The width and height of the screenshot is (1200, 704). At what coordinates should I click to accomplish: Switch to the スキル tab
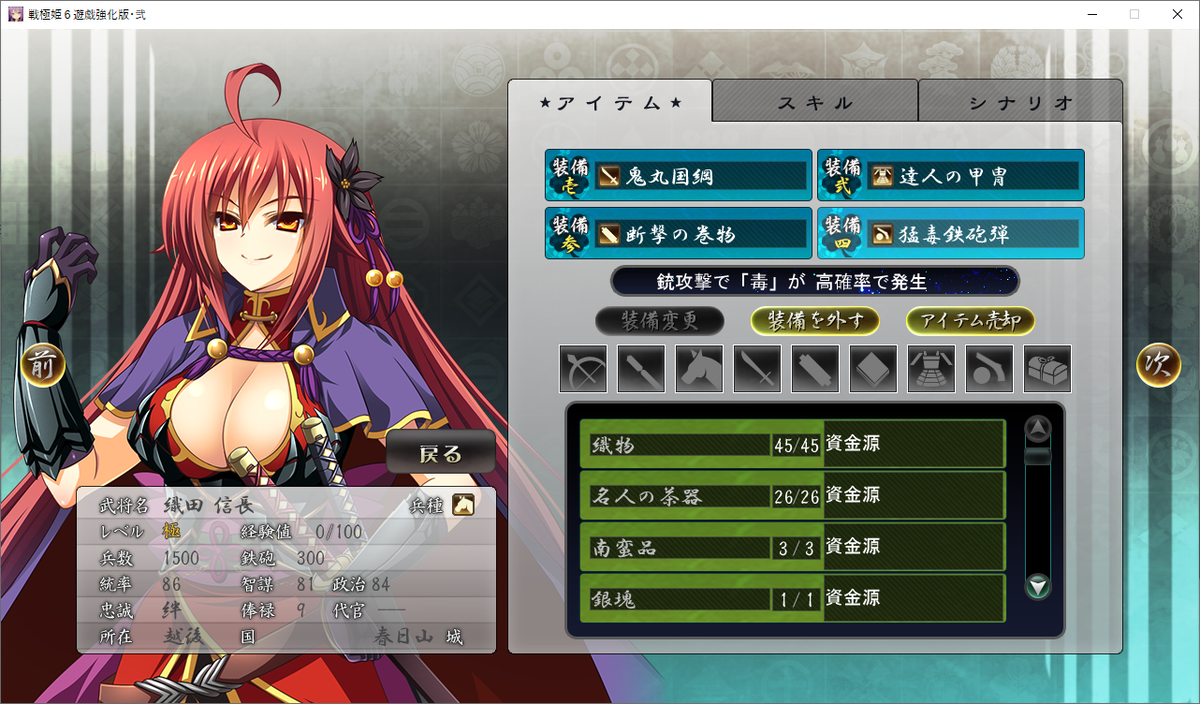point(815,102)
